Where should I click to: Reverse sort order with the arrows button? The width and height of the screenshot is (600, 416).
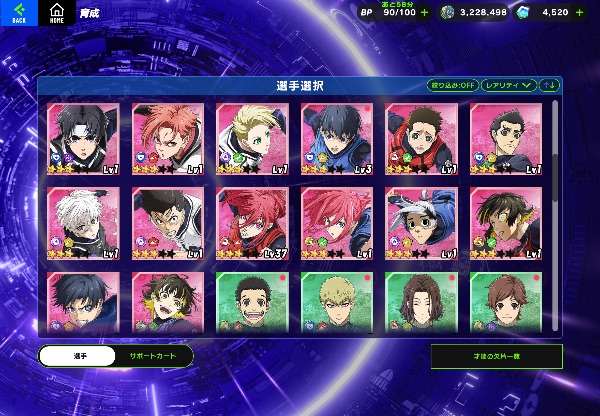coord(550,85)
